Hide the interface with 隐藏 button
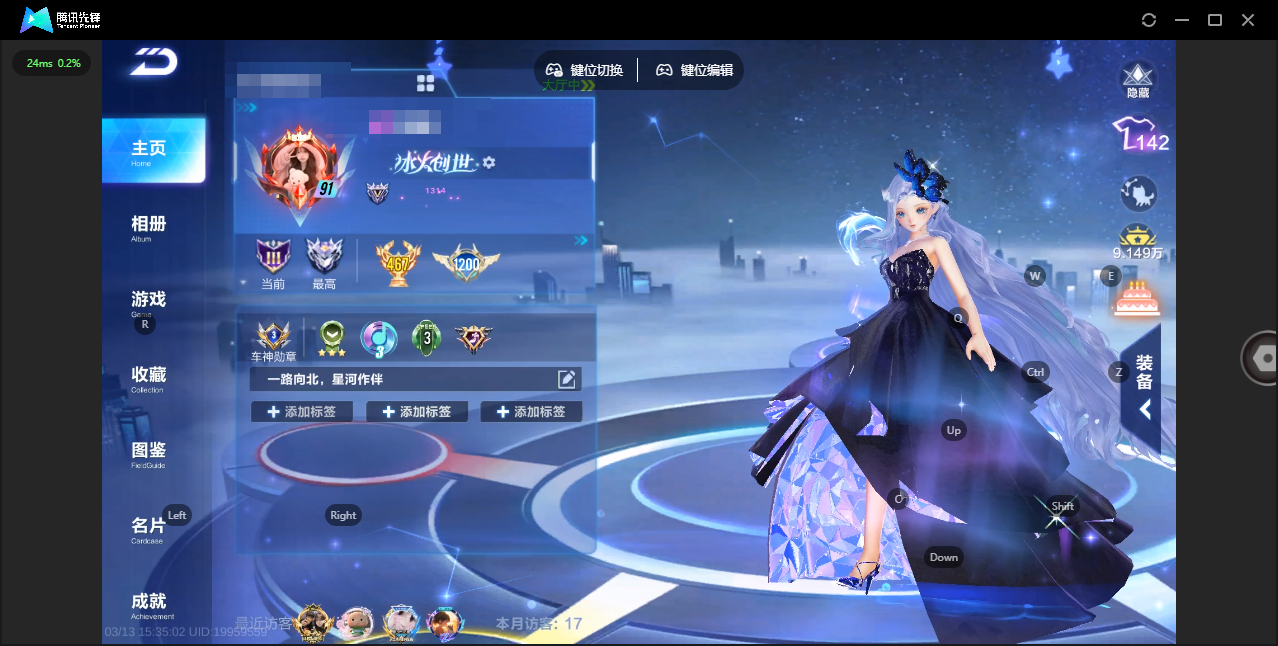 [1138, 79]
